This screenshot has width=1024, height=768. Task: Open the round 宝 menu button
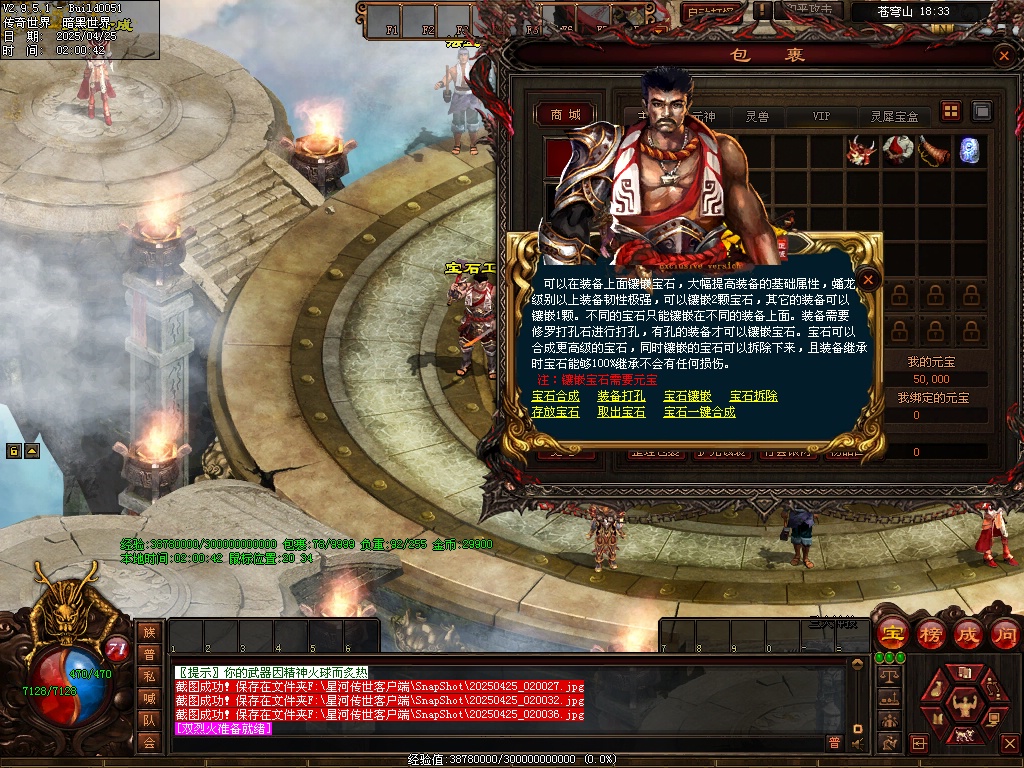(x=891, y=634)
